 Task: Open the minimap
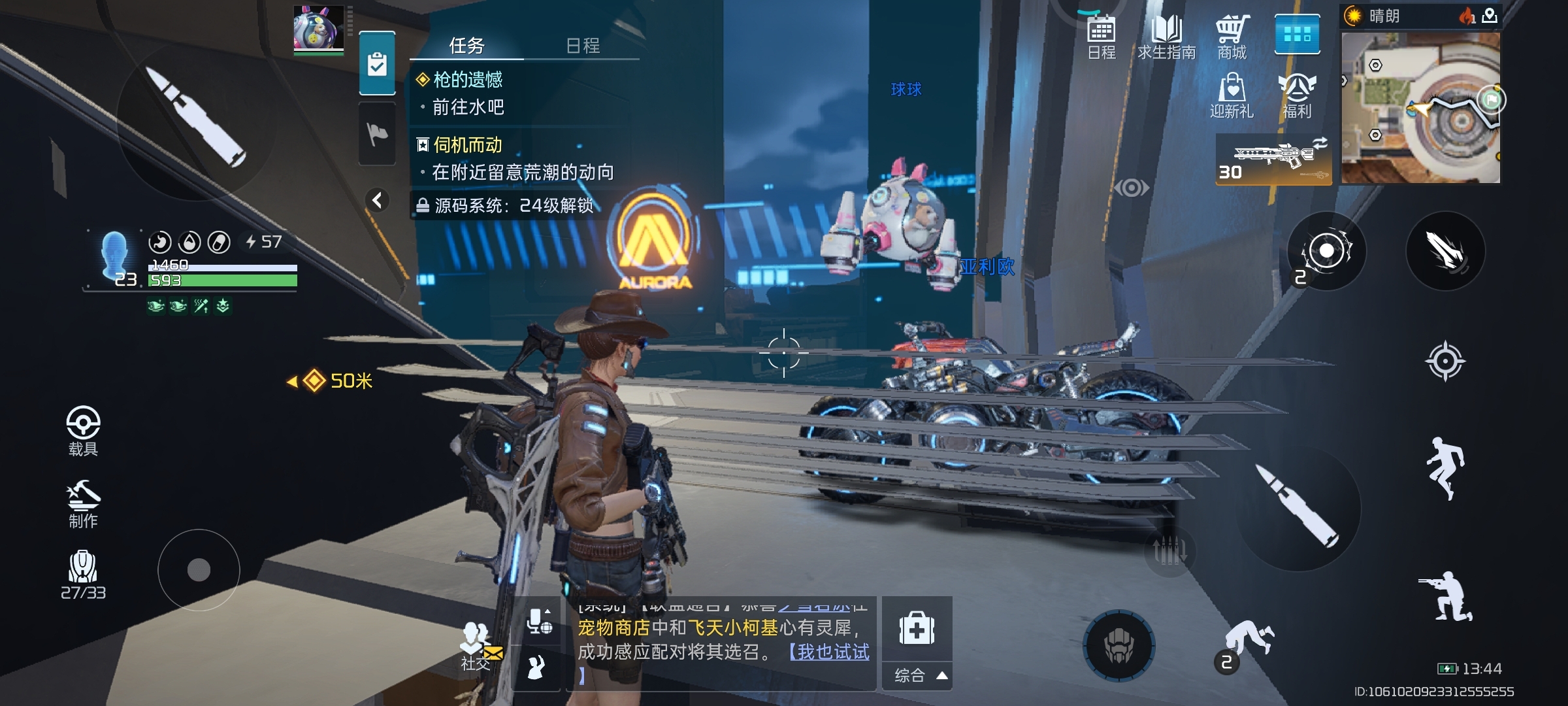(x=1420, y=108)
